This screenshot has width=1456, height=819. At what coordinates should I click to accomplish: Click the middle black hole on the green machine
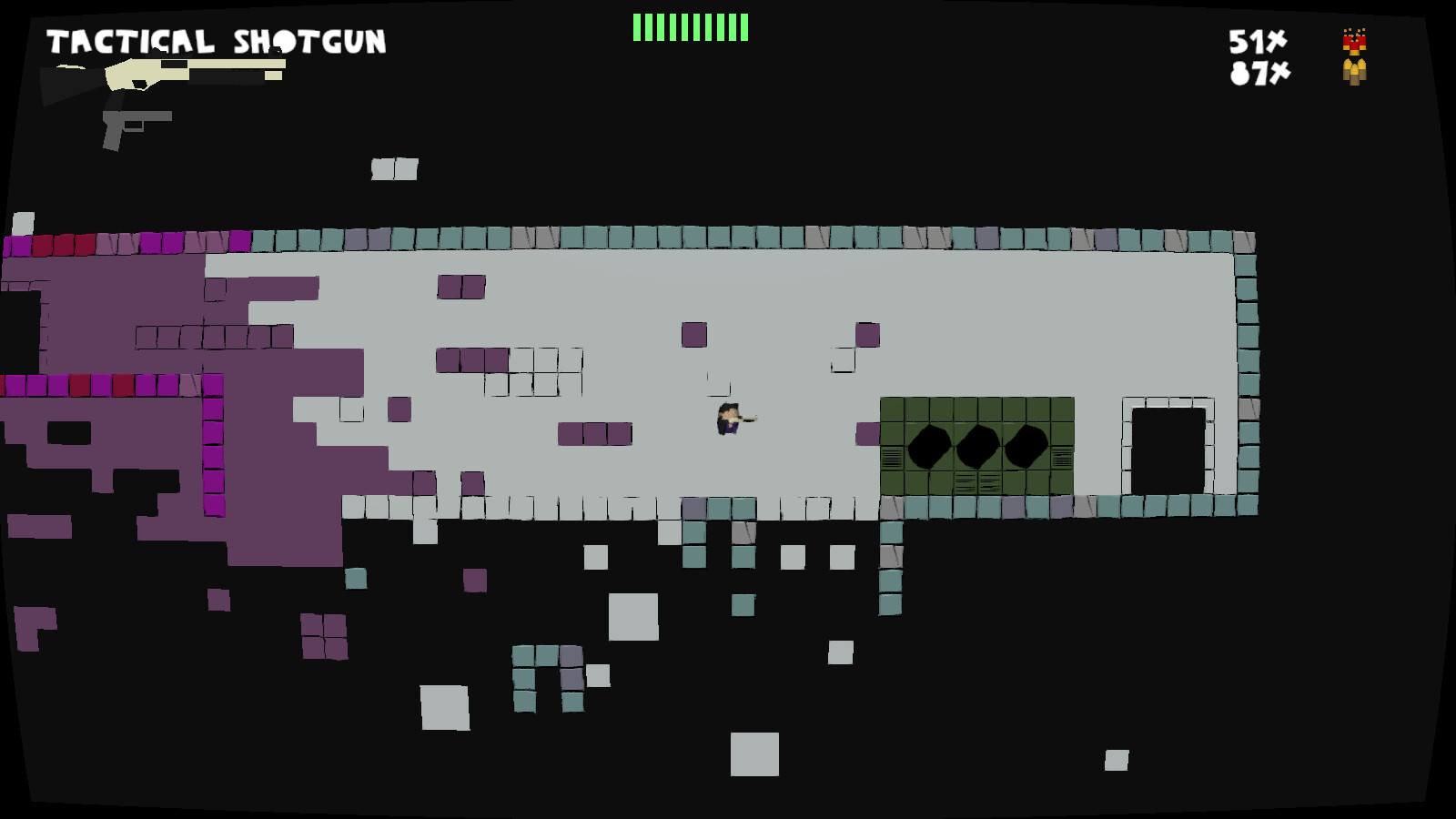978,446
